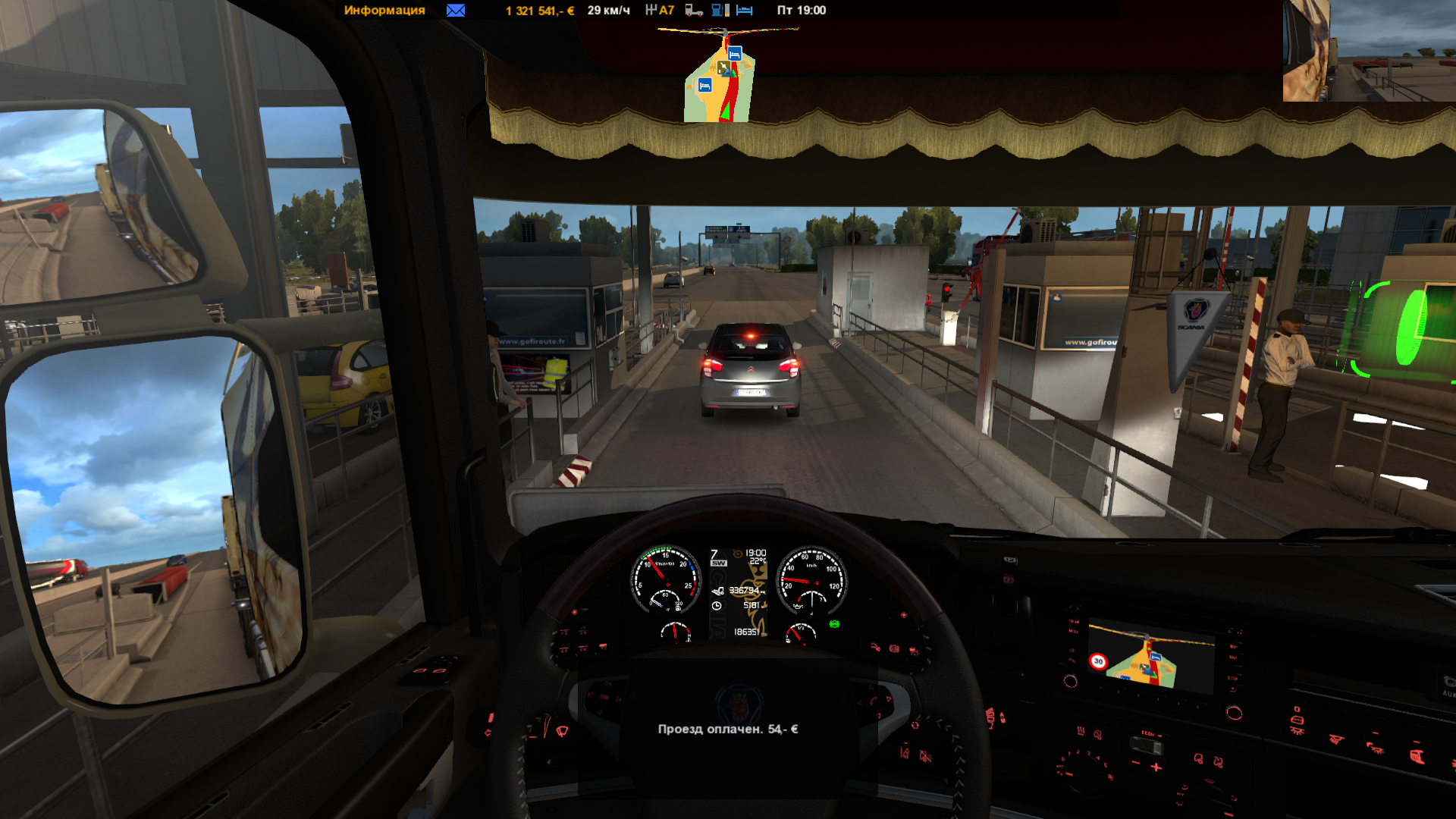The height and width of the screenshot is (819, 1456).
Task: Check the truck damage status icon
Action: 694,11
